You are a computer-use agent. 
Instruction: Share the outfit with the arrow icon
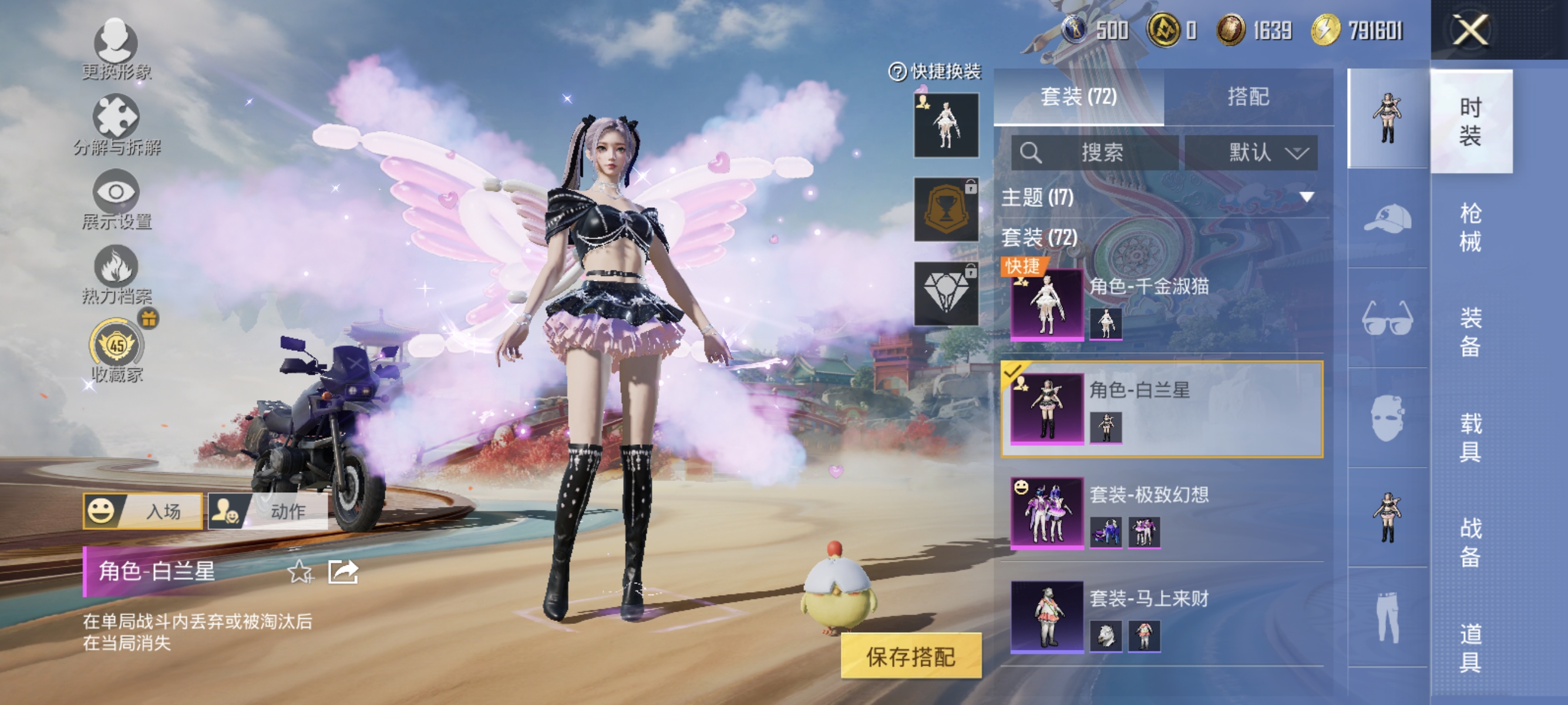[x=343, y=572]
